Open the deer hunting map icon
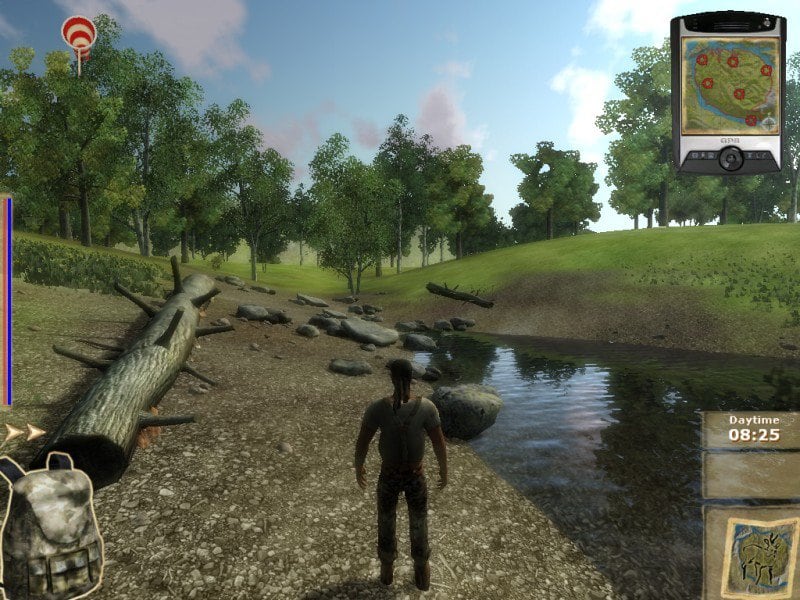Image resolution: width=800 pixels, height=600 pixels. tap(751, 552)
